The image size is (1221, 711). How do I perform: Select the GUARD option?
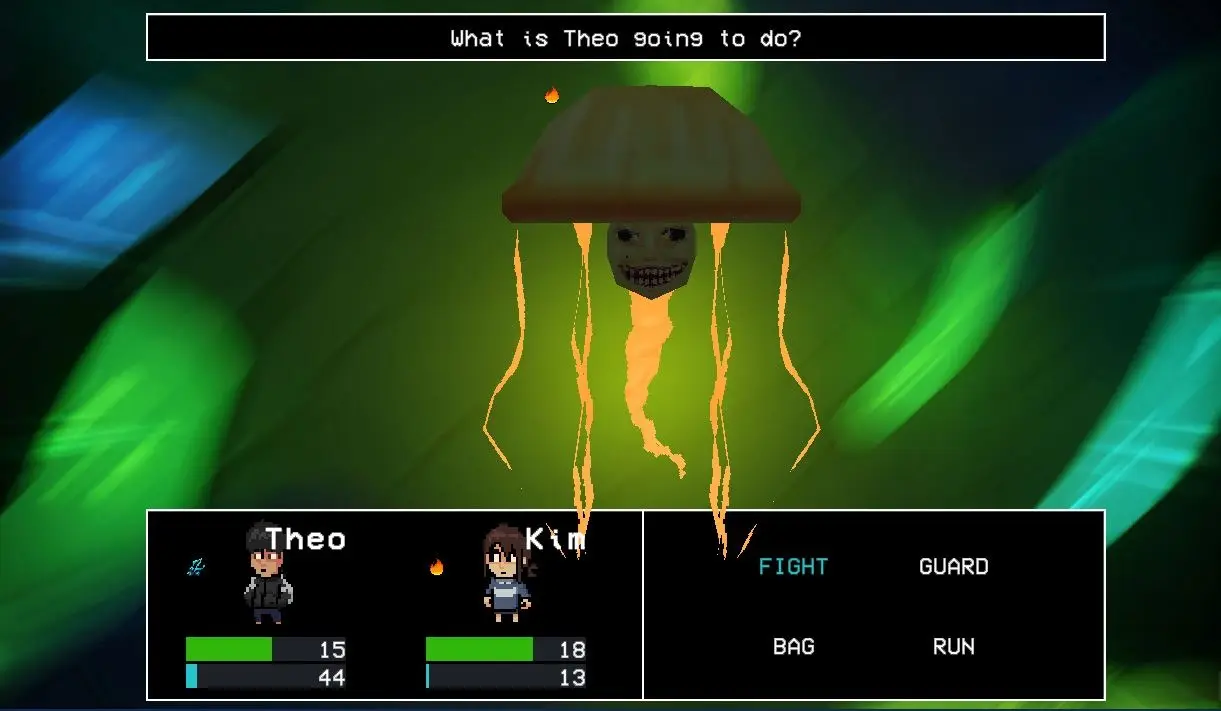click(953, 567)
